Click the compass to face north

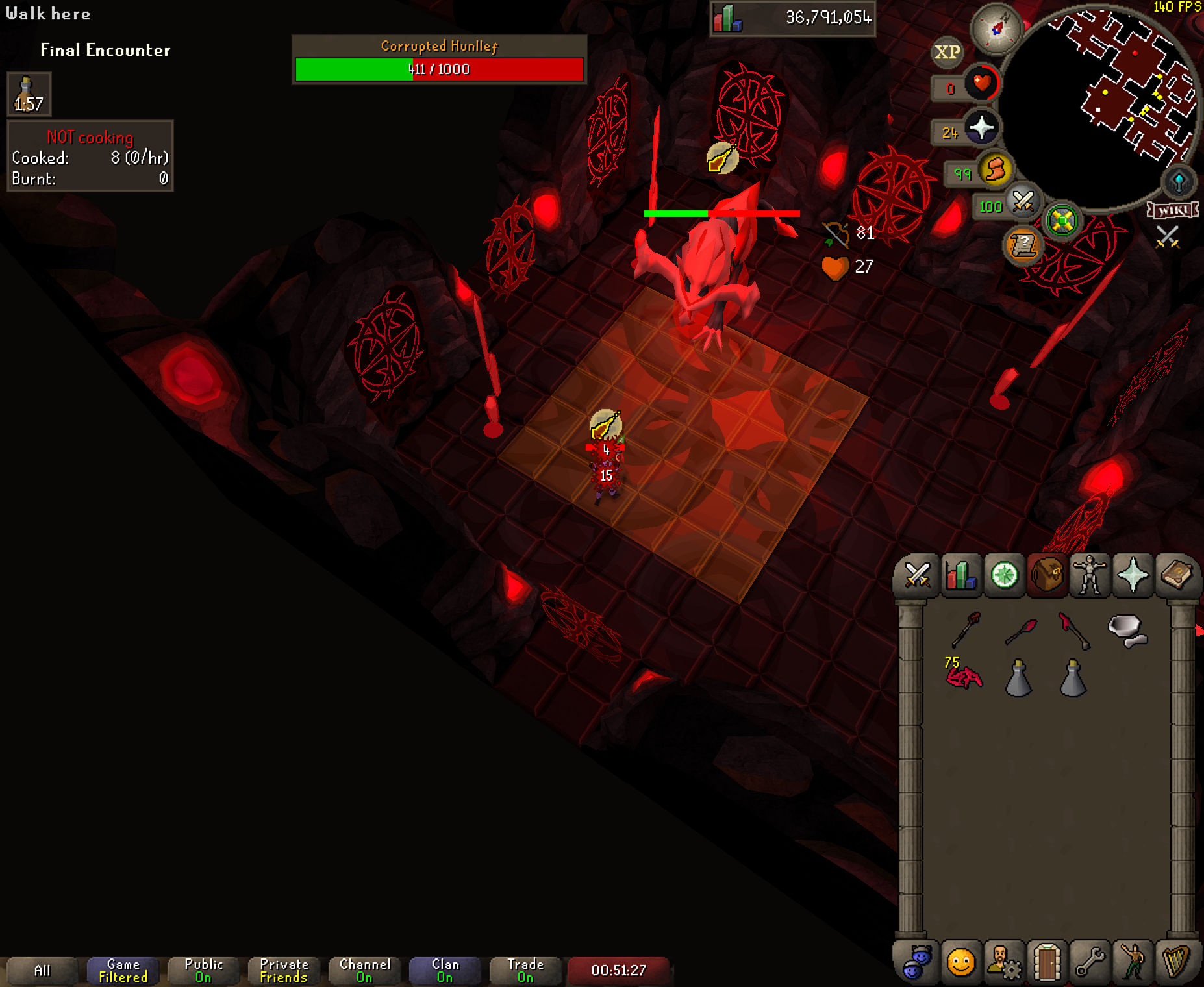click(996, 29)
